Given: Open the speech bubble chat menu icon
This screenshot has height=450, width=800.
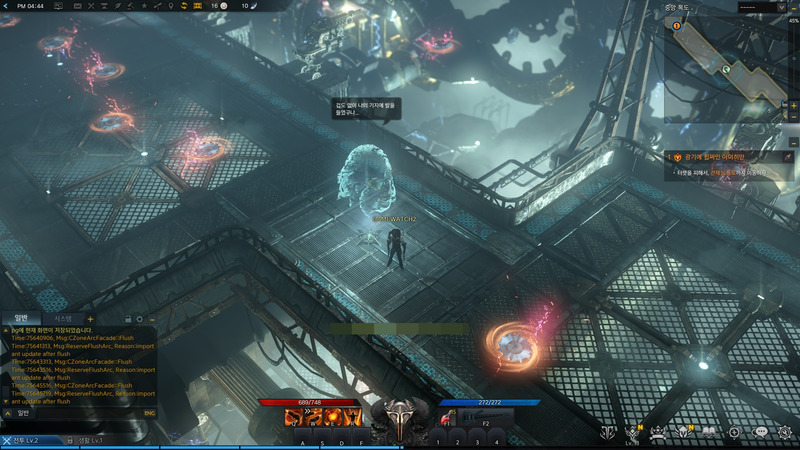Looking at the screenshot, I should coord(760,432).
